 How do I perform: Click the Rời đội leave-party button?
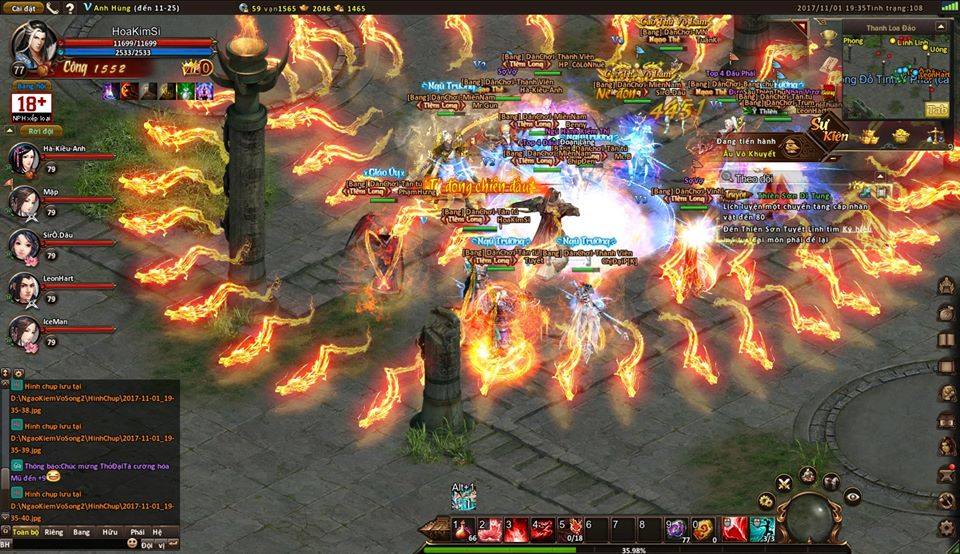41,131
